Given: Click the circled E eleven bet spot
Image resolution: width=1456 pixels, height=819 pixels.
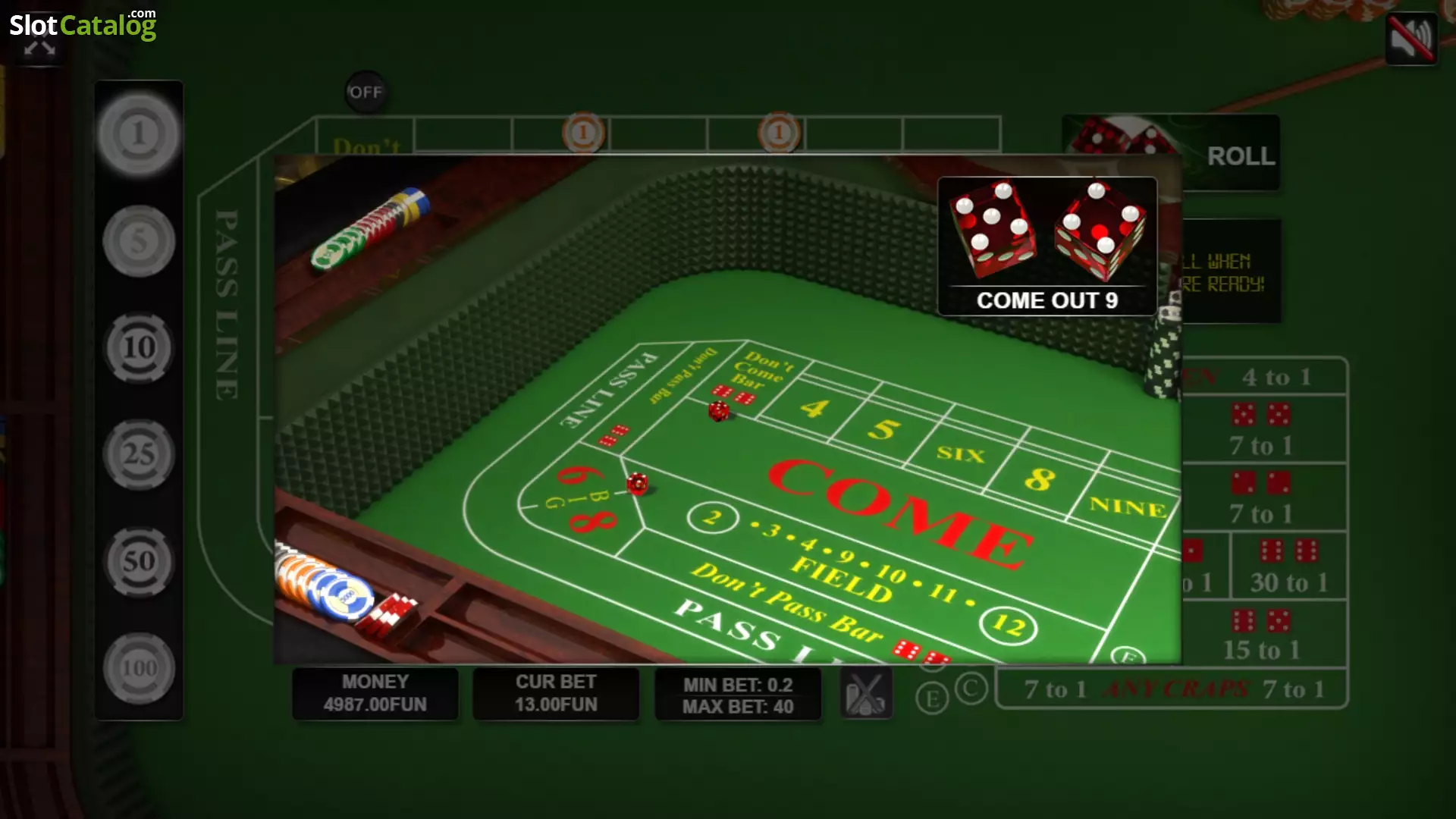Looking at the screenshot, I should coord(932,698).
